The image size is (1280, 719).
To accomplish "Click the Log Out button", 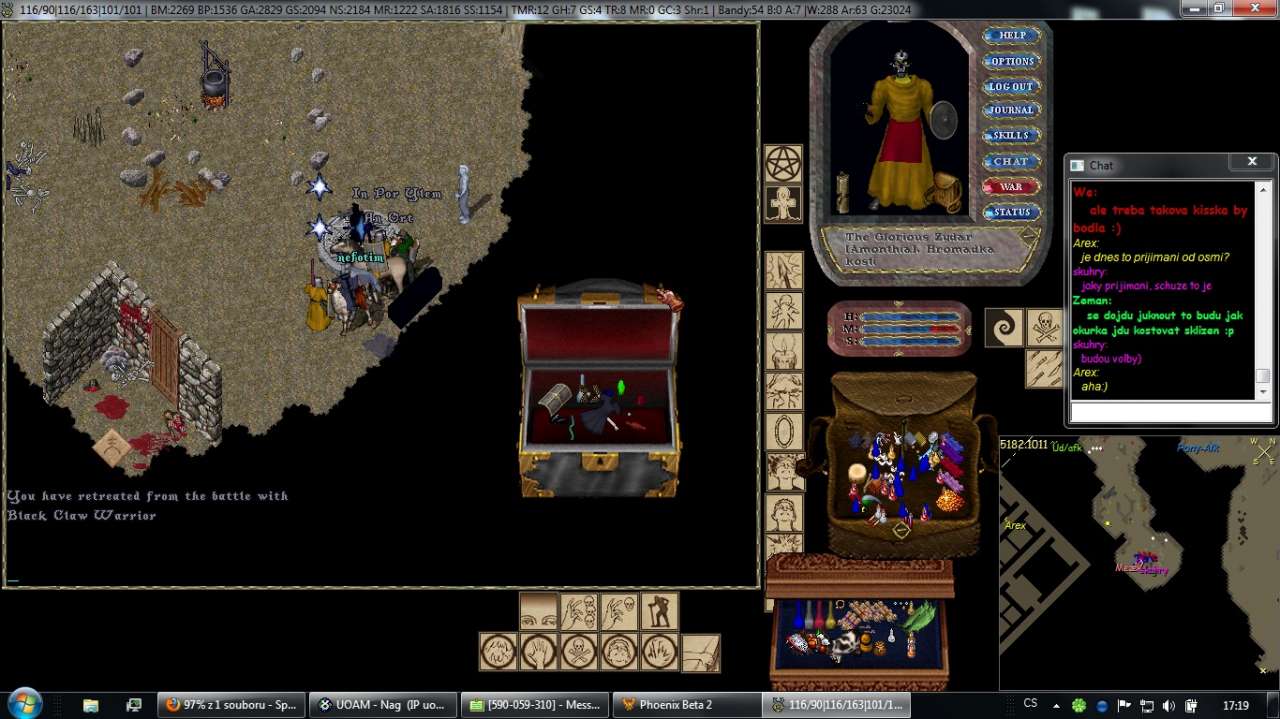I will [1012, 86].
